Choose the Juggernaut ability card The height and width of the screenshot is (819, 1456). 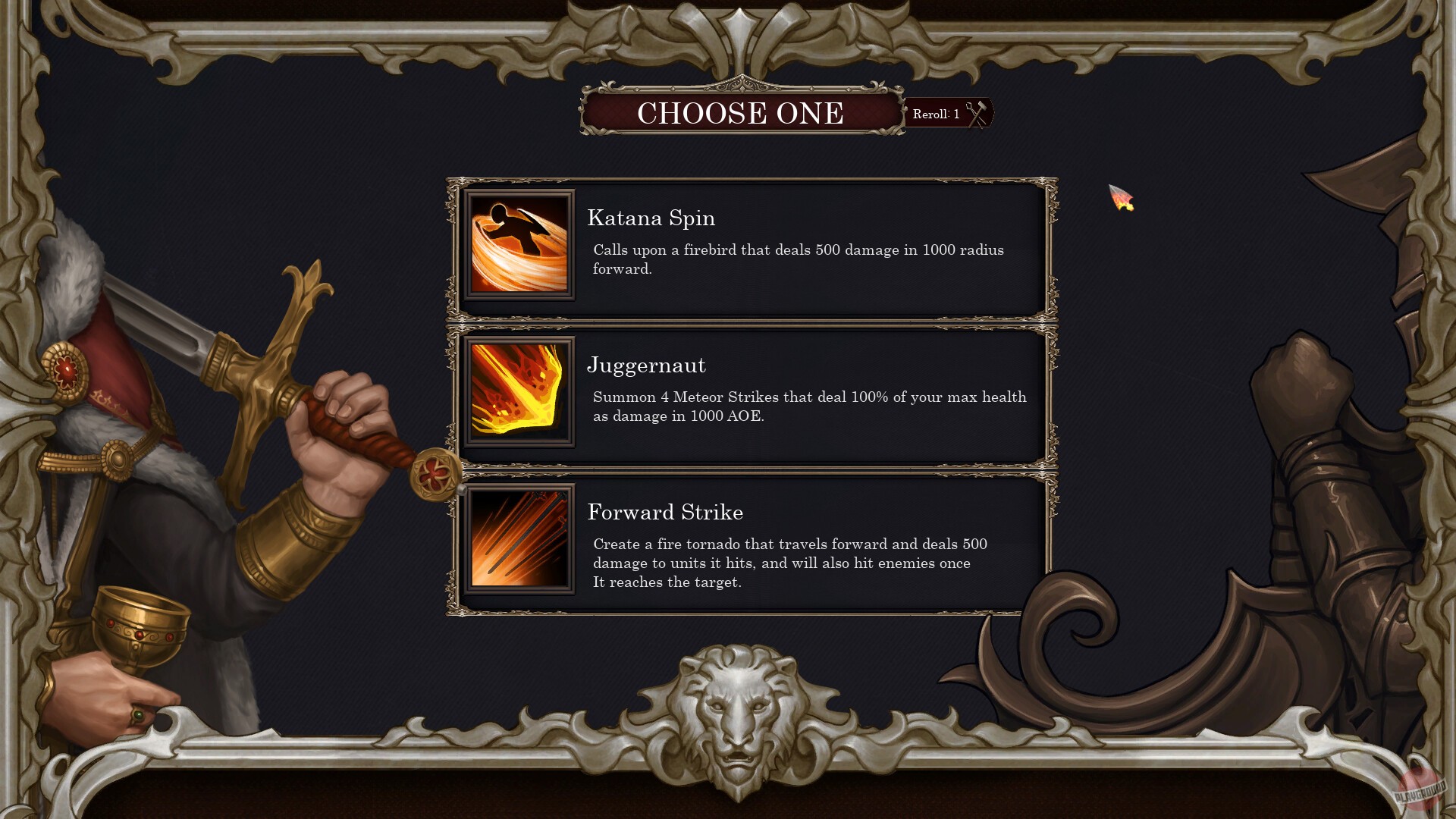(751, 391)
